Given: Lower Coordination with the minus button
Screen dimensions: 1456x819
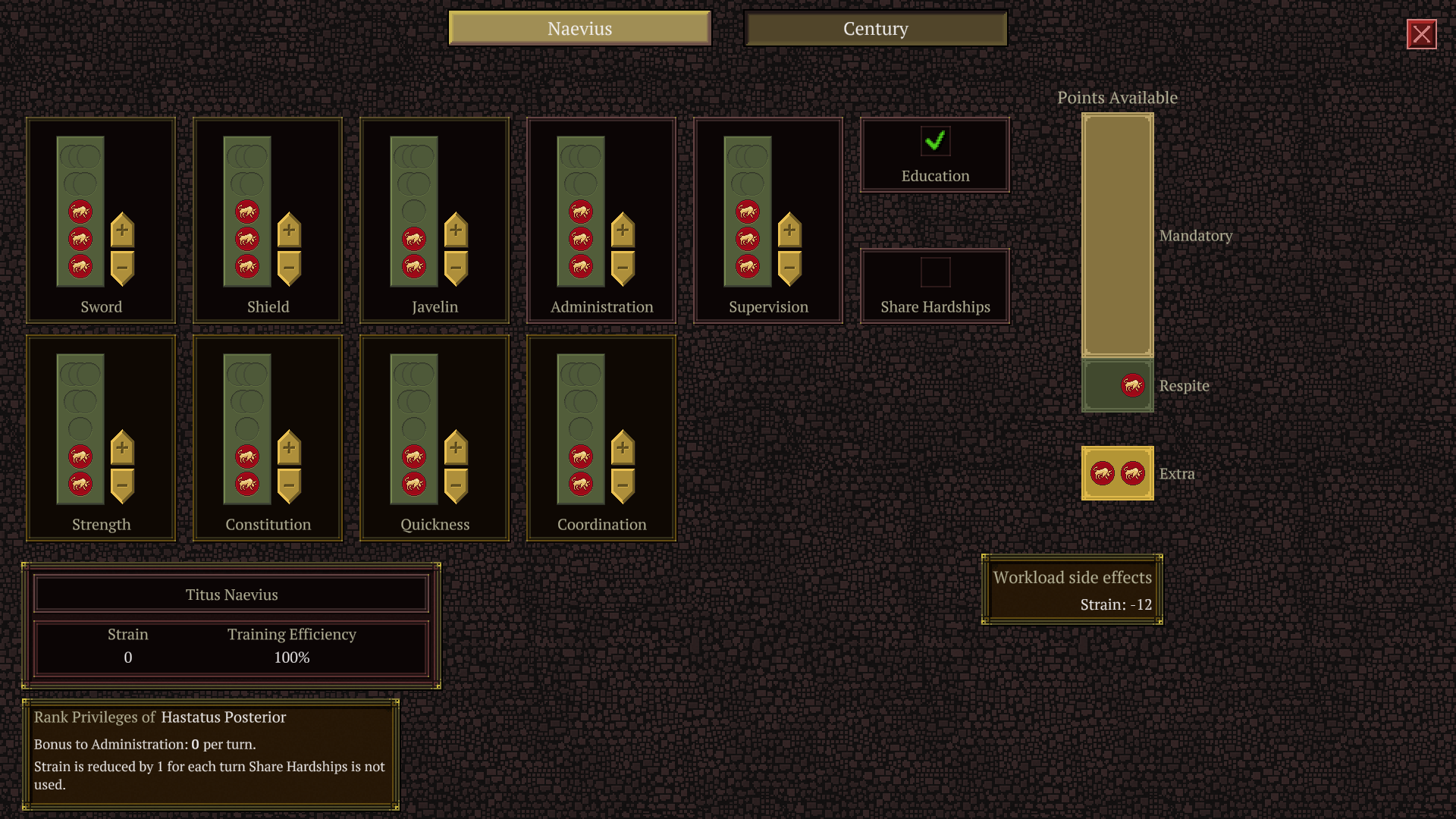Looking at the screenshot, I should click(x=623, y=485).
